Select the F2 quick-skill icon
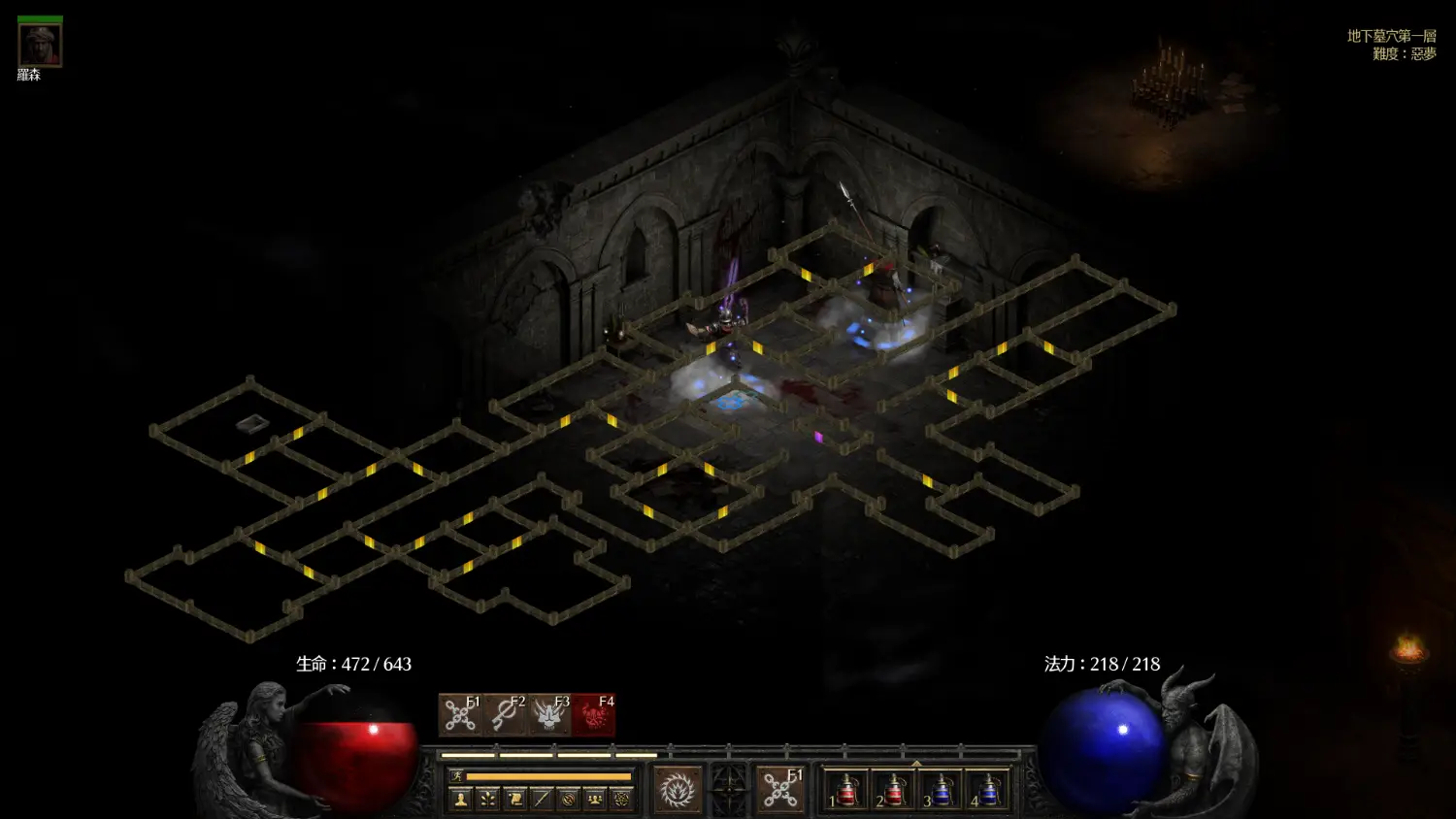Image resolution: width=1456 pixels, height=819 pixels. [x=505, y=715]
